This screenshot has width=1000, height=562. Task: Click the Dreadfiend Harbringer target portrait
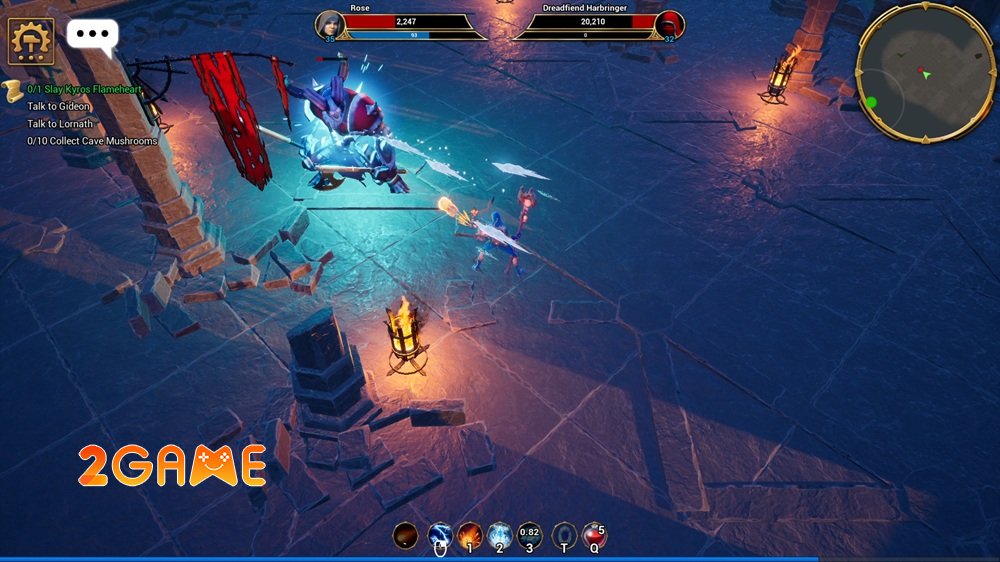pos(670,24)
